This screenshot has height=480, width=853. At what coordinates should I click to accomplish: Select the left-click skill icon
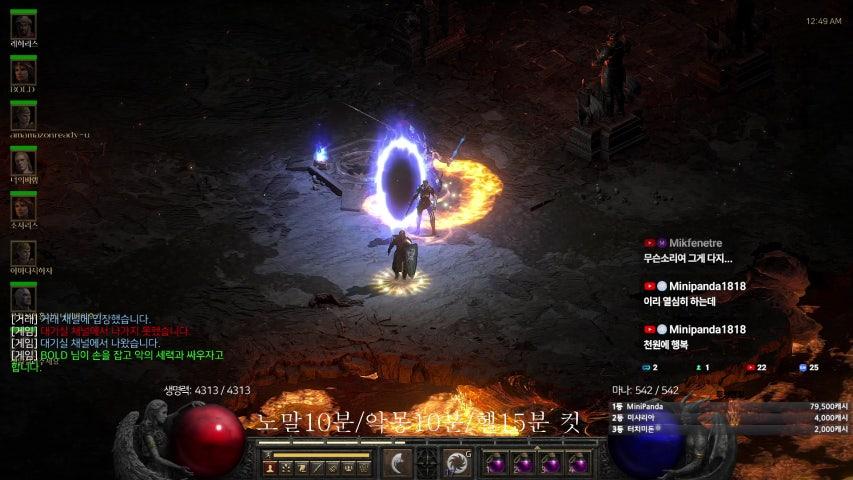398,462
